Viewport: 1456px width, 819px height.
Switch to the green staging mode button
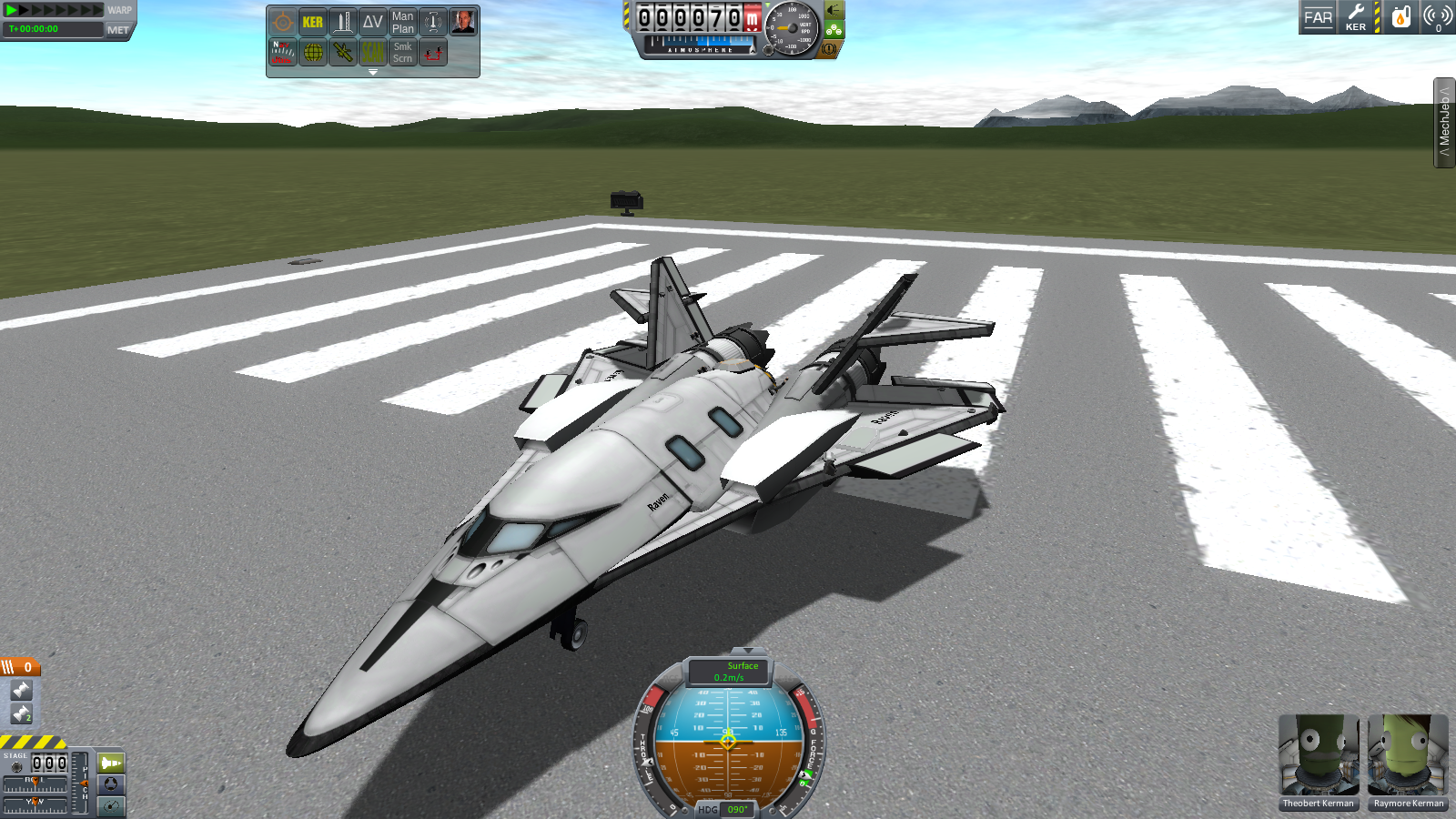(x=111, y=763)
